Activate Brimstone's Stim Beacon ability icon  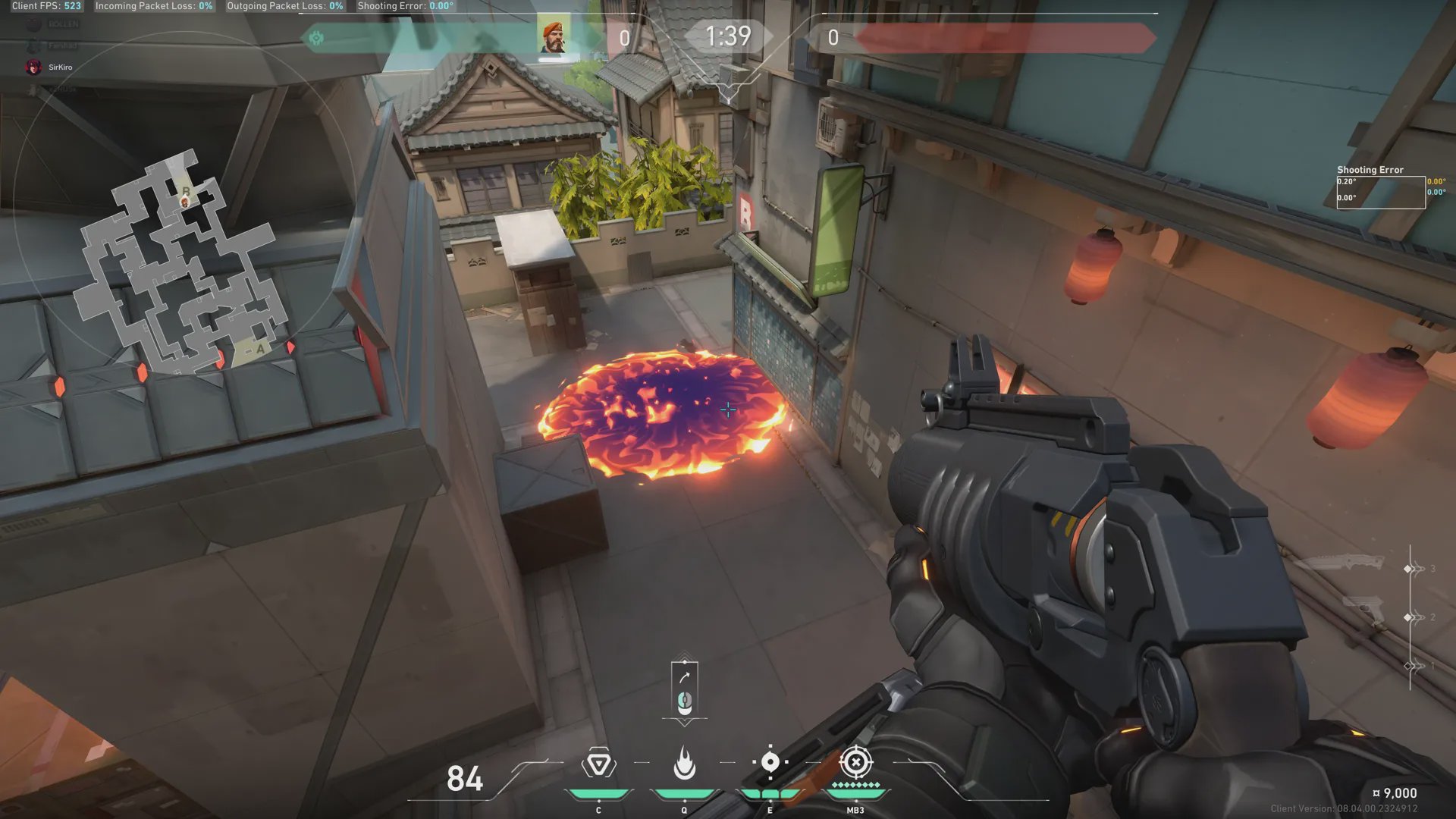point(598,764)
